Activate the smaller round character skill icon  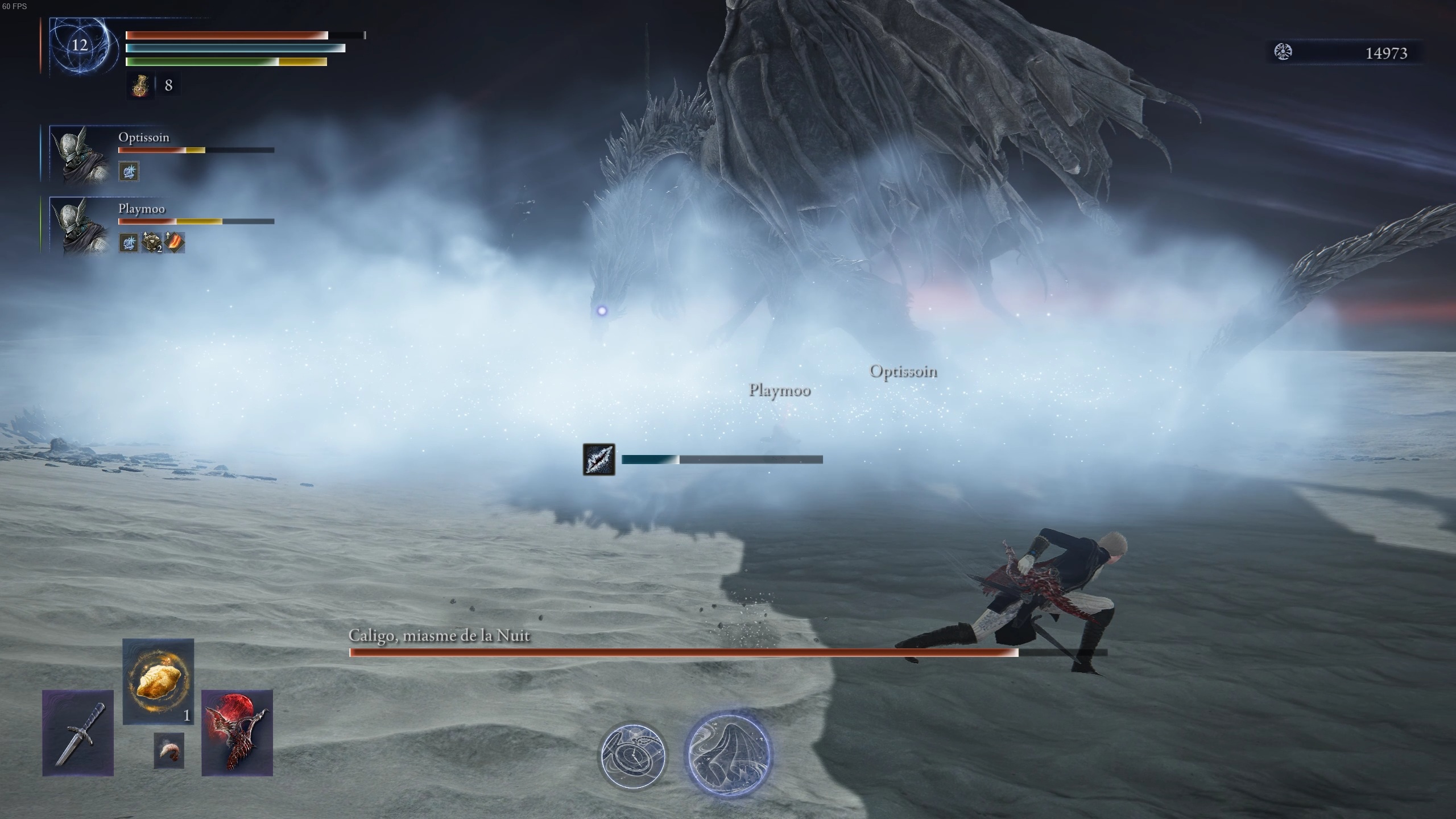(633, 755)
